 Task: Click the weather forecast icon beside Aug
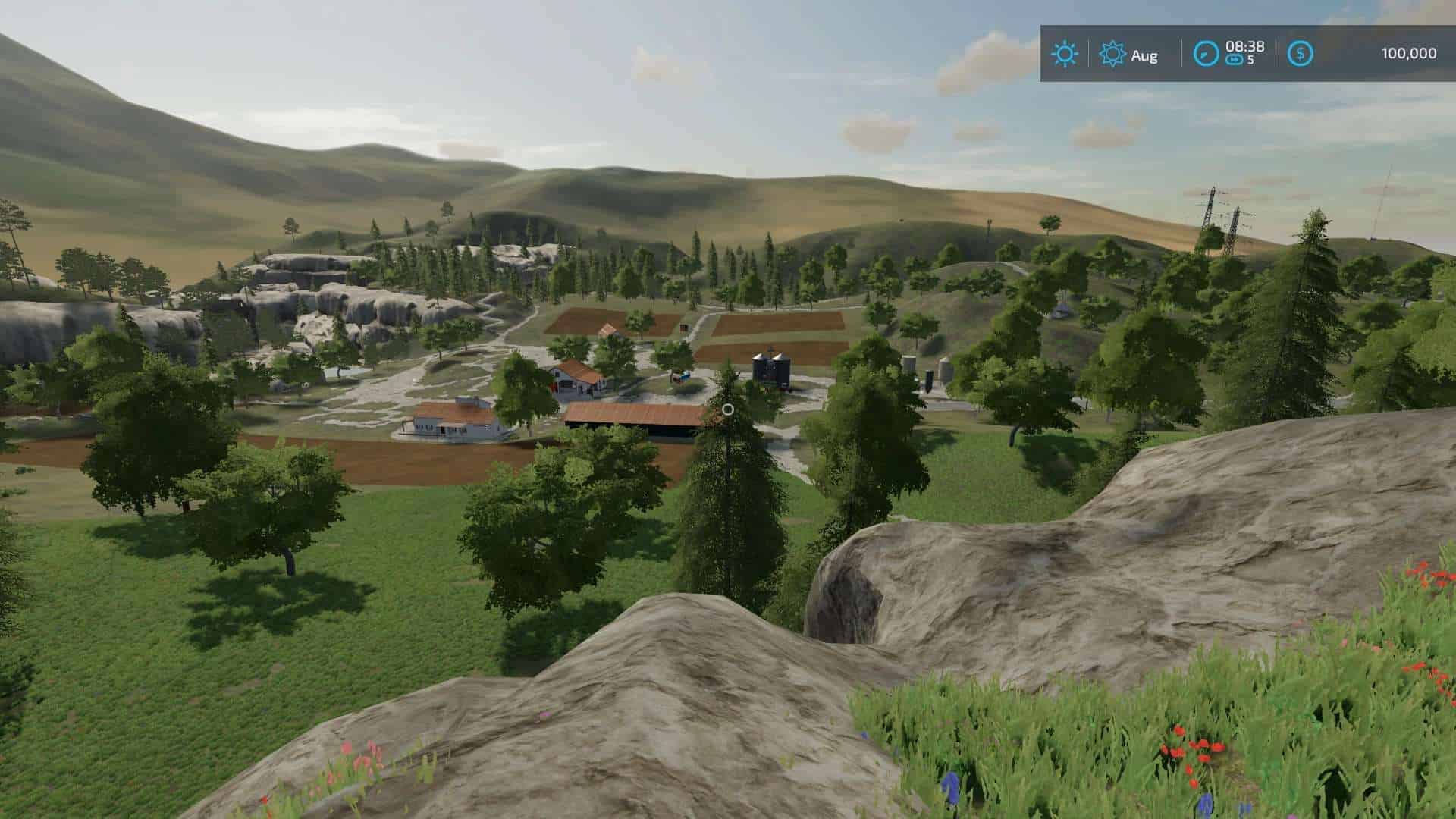(x=1112, y=53)
